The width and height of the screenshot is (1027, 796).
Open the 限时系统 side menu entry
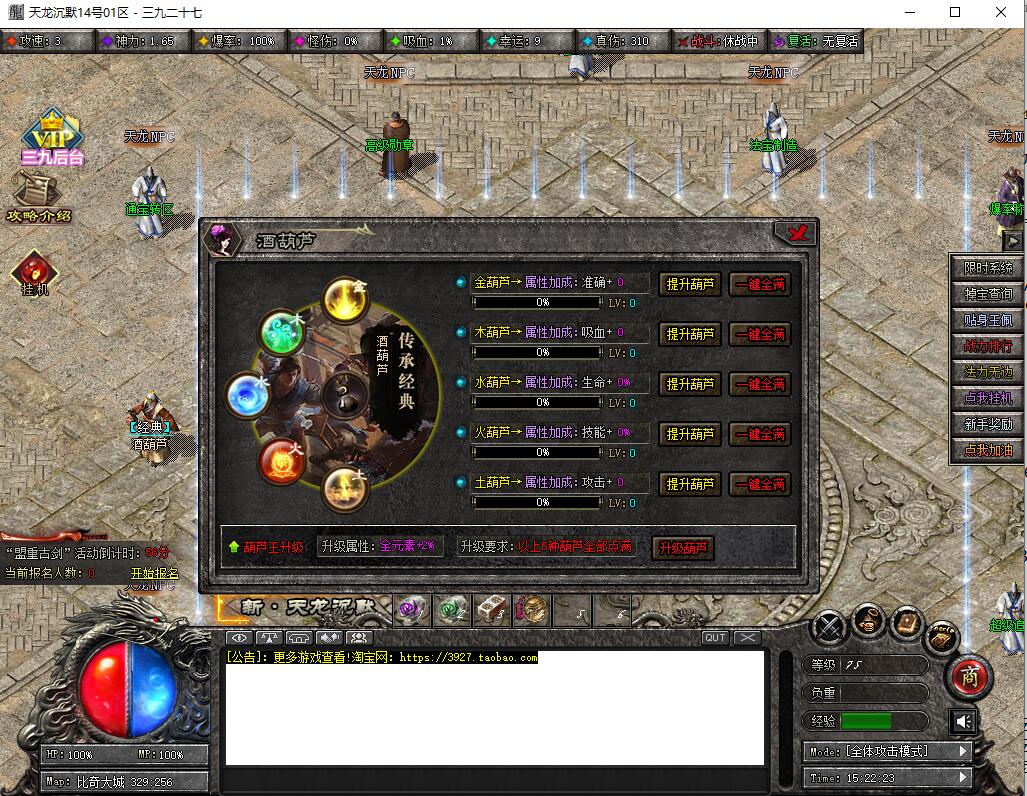coord(988,268)
